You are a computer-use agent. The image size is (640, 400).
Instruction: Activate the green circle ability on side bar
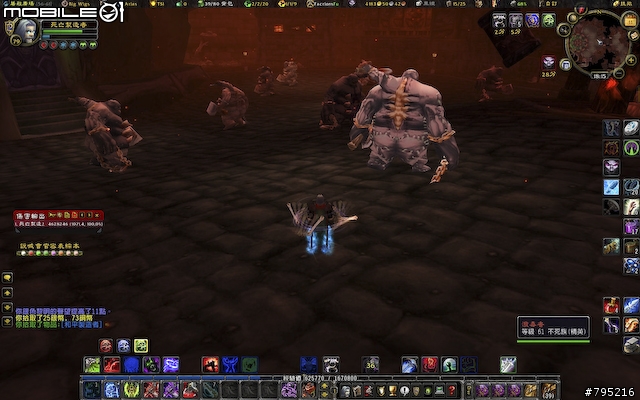point(631,147)
